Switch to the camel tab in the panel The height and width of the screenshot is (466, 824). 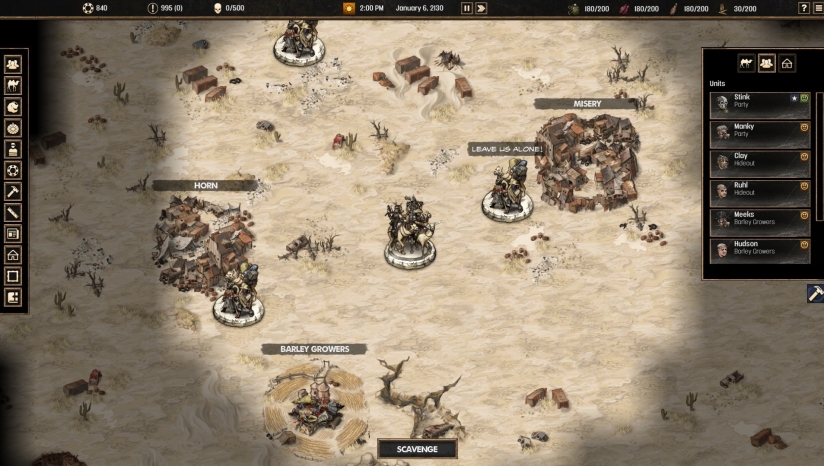pos(746,64)
